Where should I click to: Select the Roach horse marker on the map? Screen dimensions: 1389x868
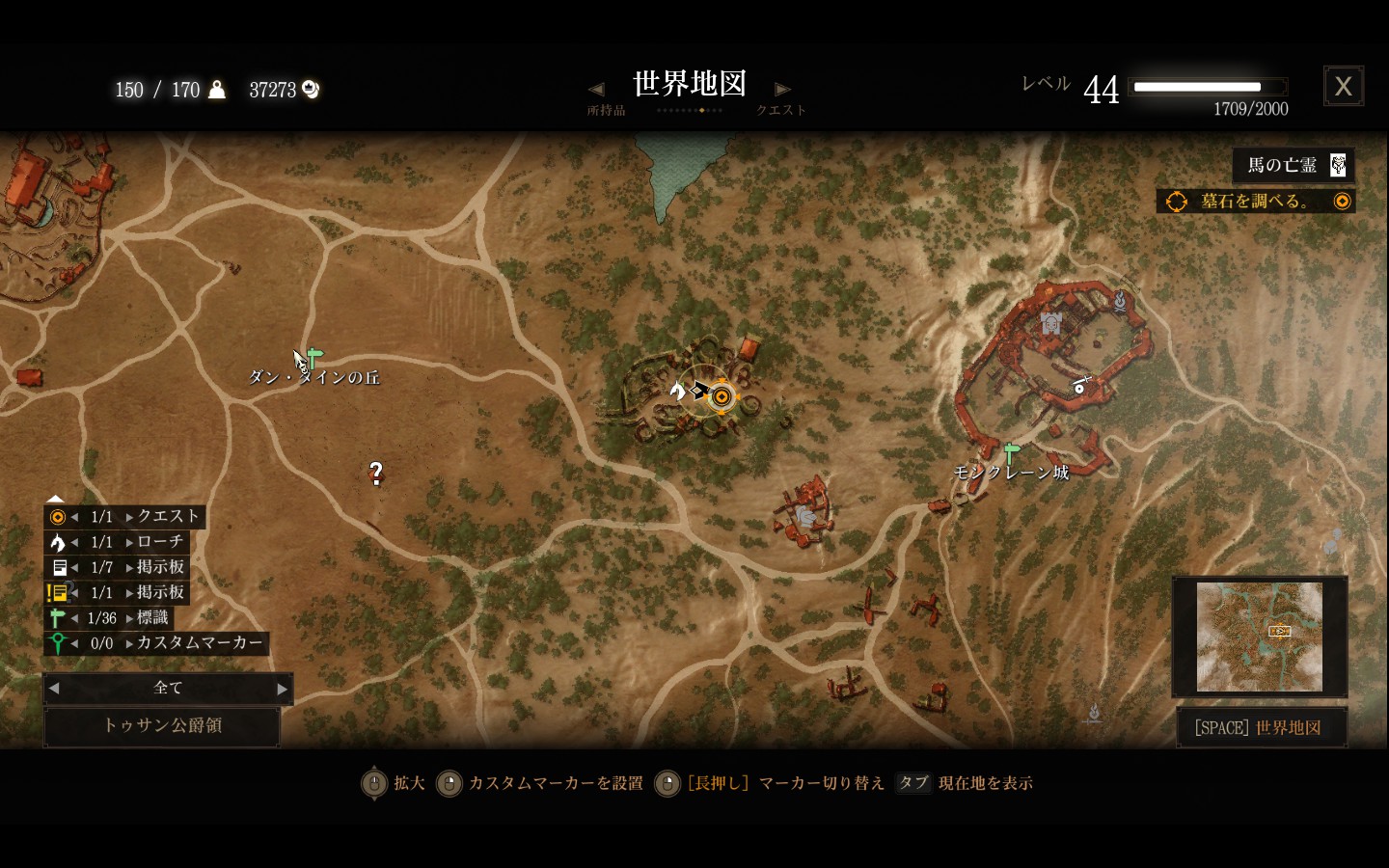(x=678, y=391)
